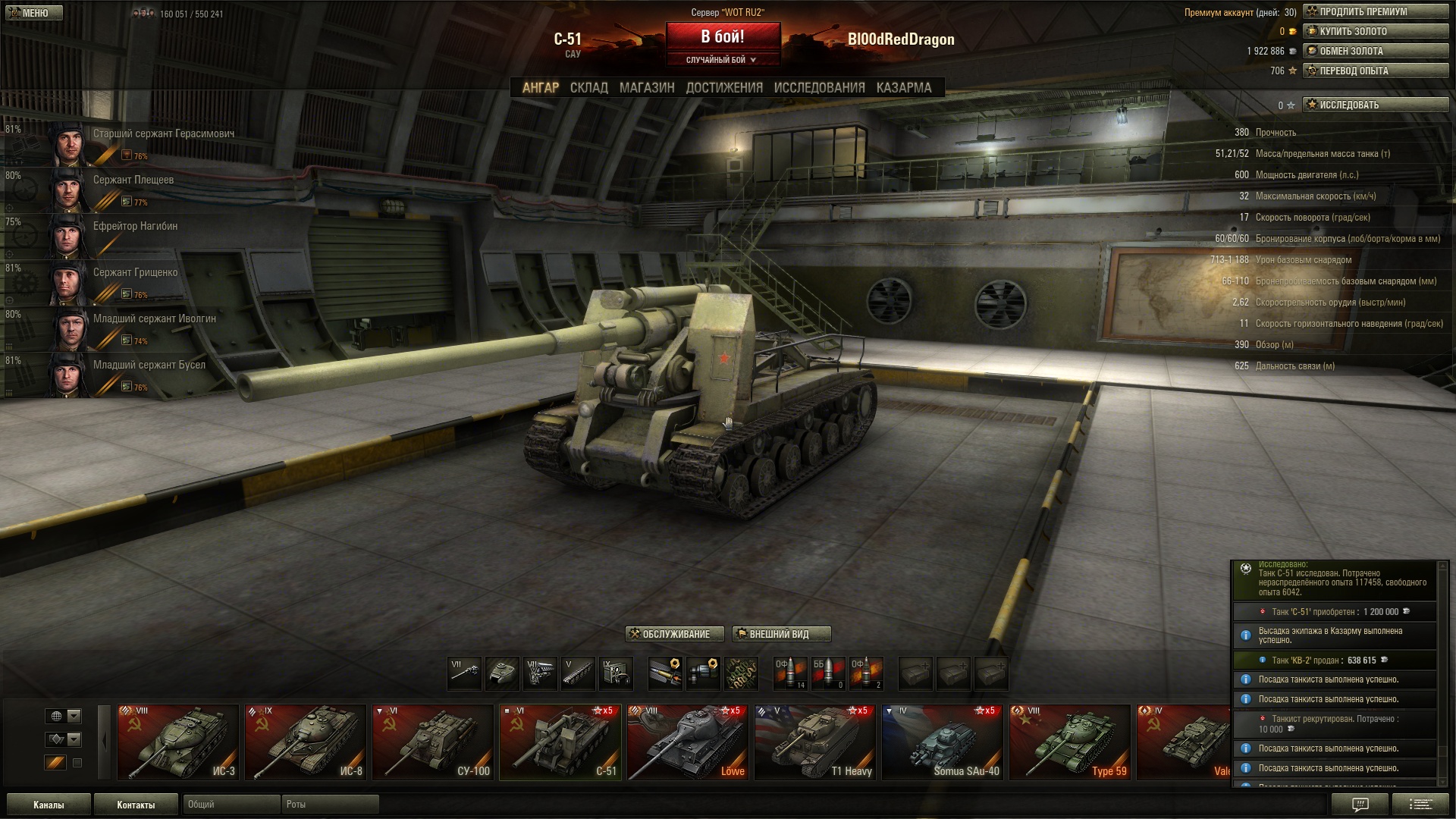Open the Каналы chat channels button

coord(49,805)
